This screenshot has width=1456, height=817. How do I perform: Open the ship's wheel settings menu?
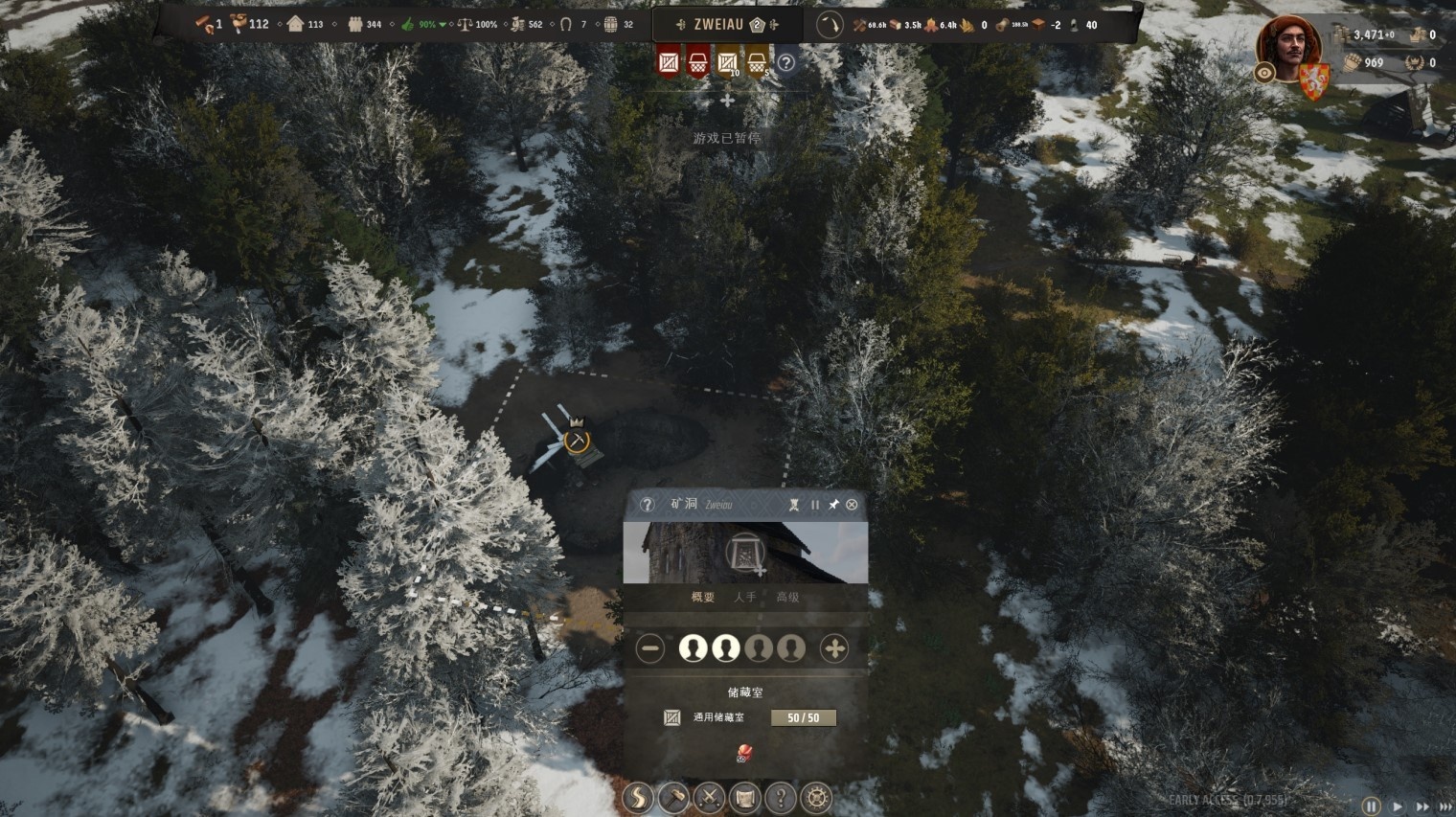click(816, 798)
